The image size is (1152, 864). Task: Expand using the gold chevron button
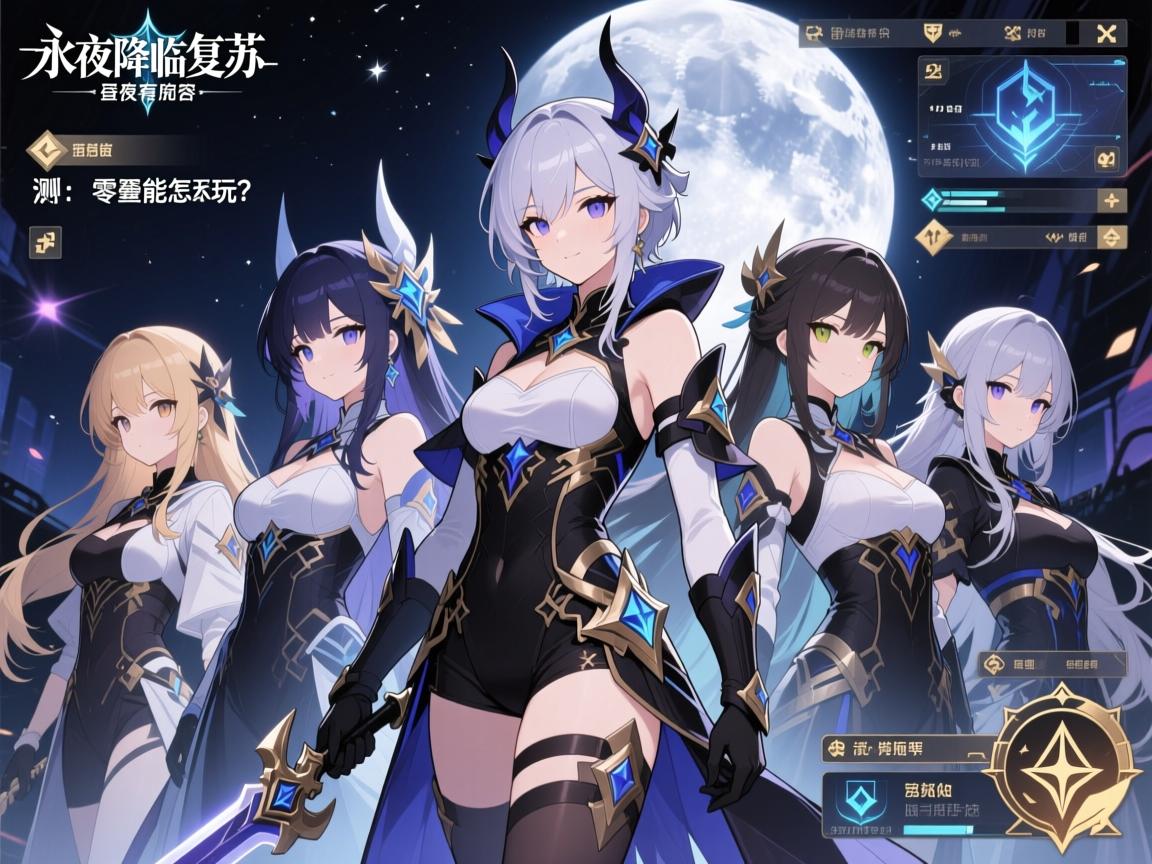(x=1108, y=238)
